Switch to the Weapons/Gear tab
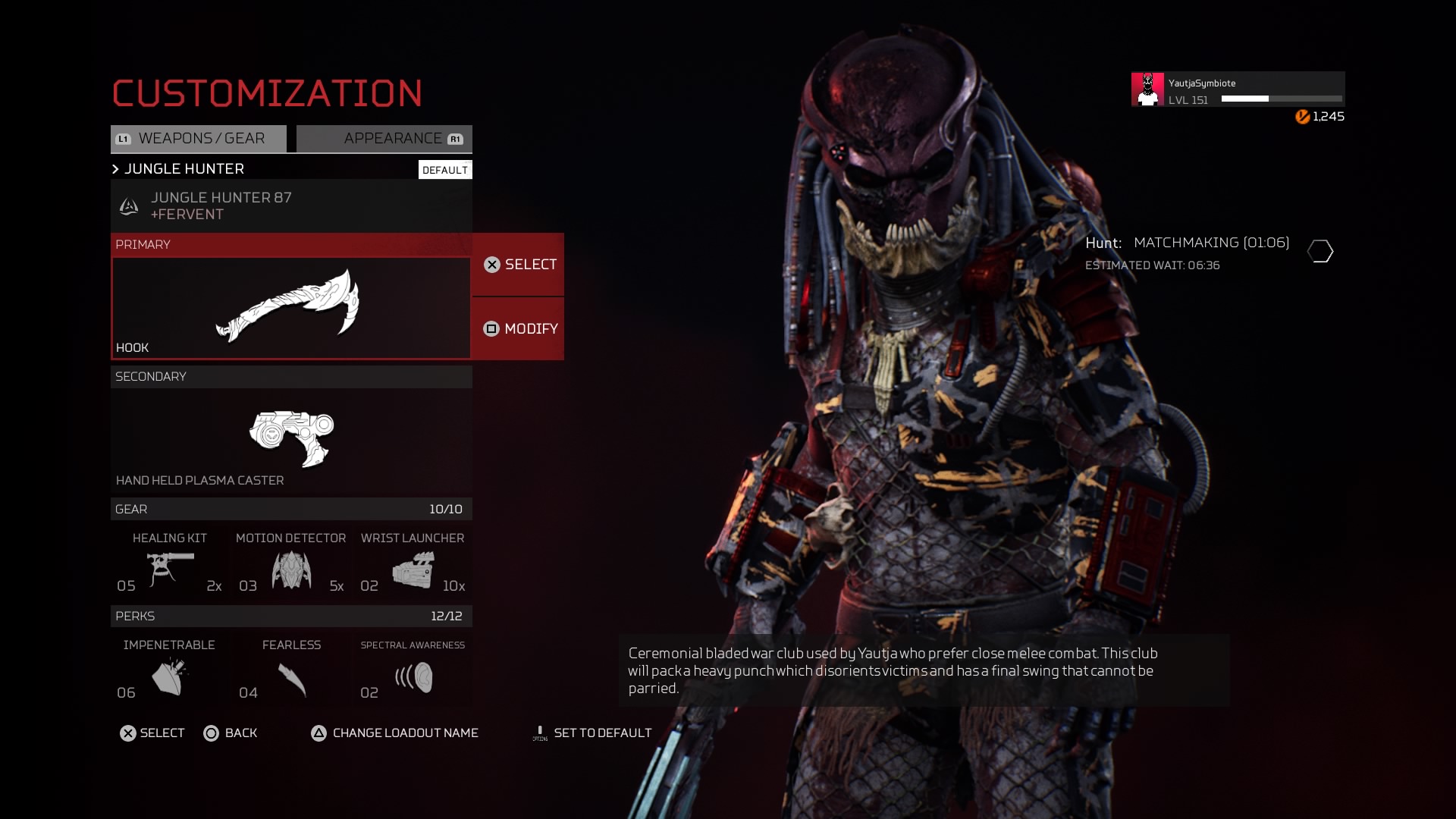Screen dimensions: 1456x819 (x=199, y=139)
